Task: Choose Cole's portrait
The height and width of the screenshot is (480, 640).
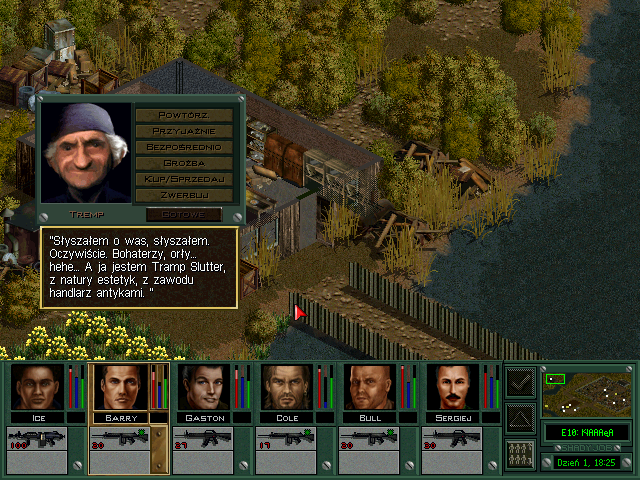Action: [x=286, y=387]
